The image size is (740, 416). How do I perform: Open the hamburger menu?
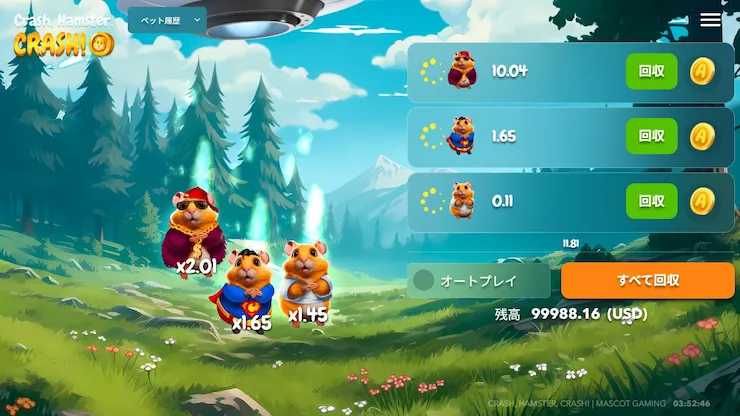[x=710, y=20]
